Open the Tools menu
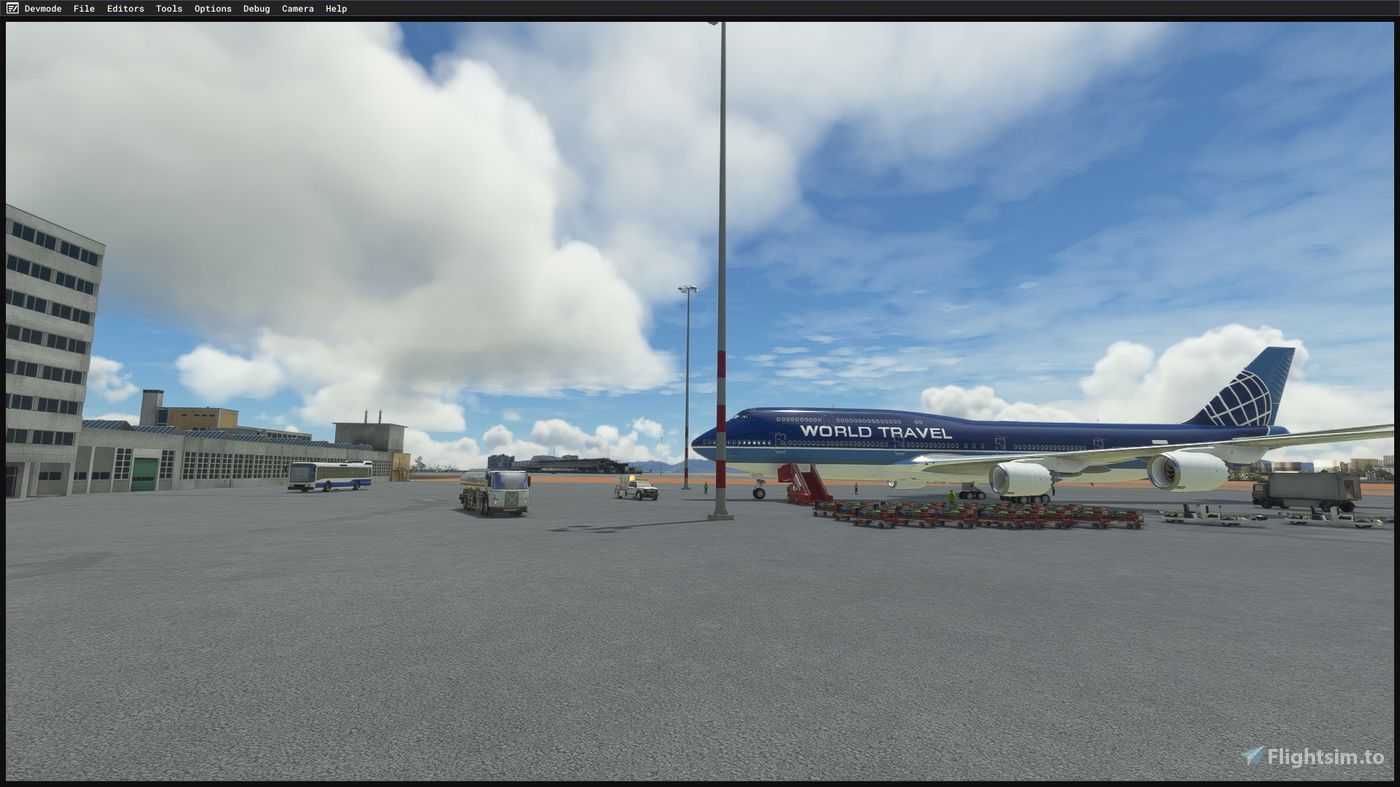1400x787 pixels. point(168,8)
